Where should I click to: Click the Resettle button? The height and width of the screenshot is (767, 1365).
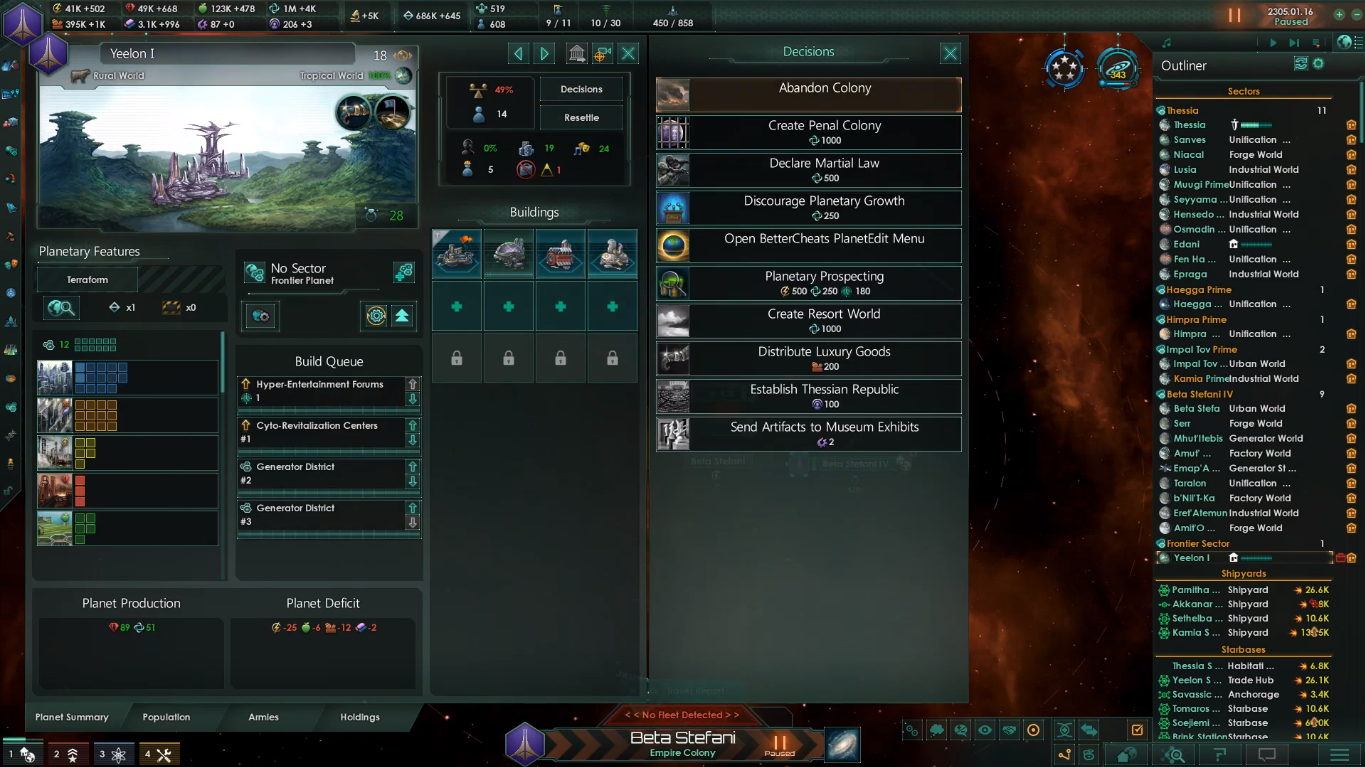pos(581,117)
